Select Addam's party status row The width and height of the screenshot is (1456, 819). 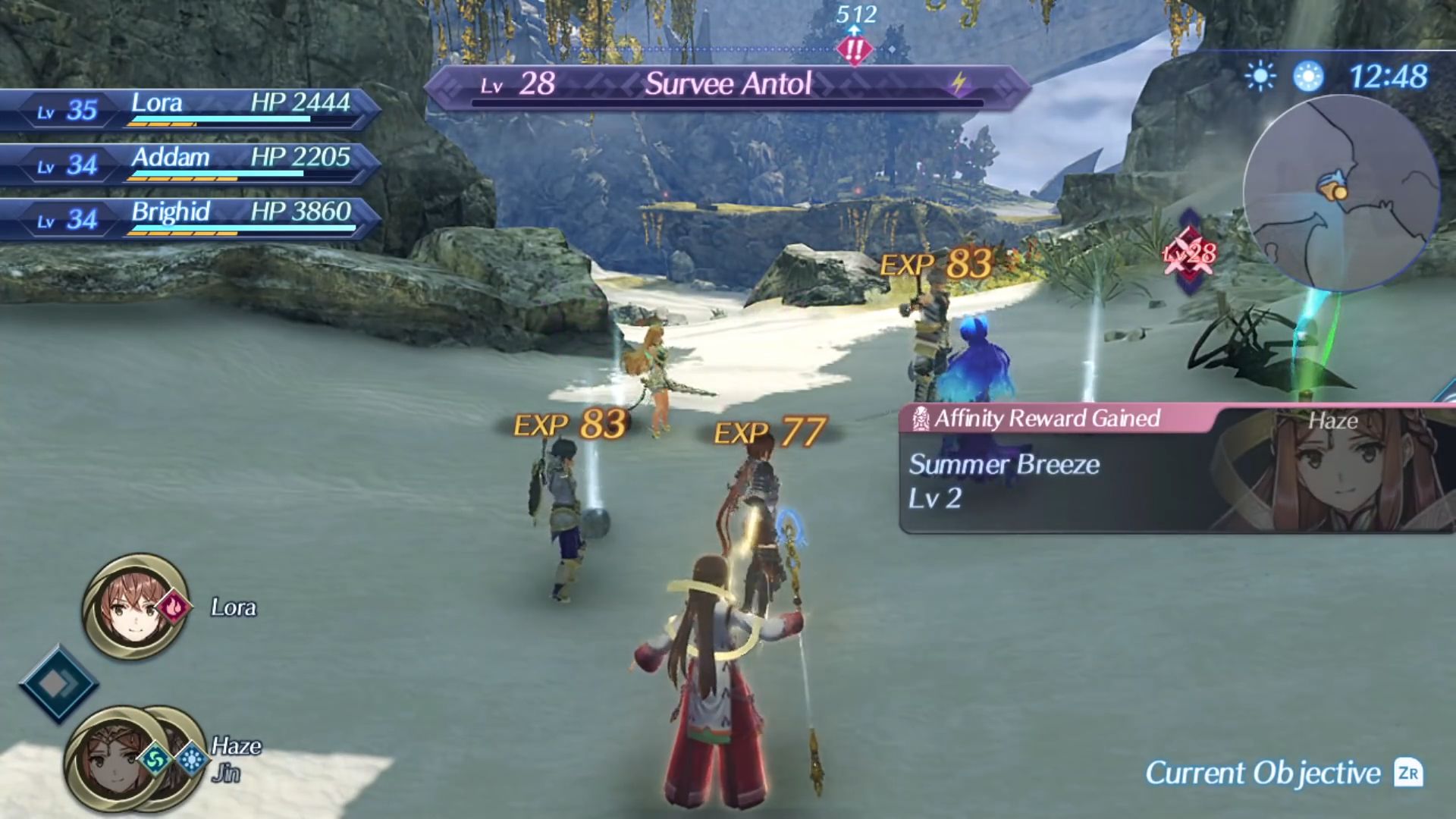[x=190, y=164]
